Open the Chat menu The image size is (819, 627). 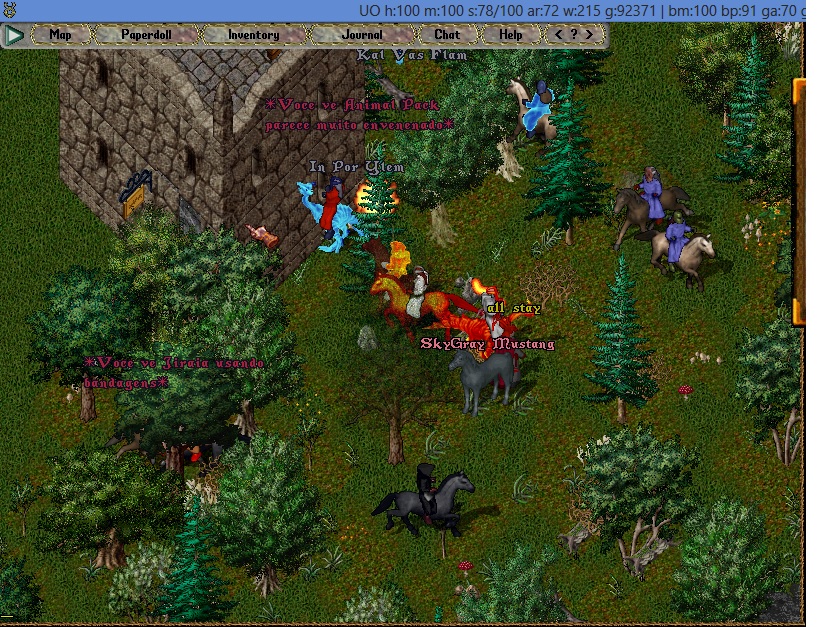tap(447, 35)
